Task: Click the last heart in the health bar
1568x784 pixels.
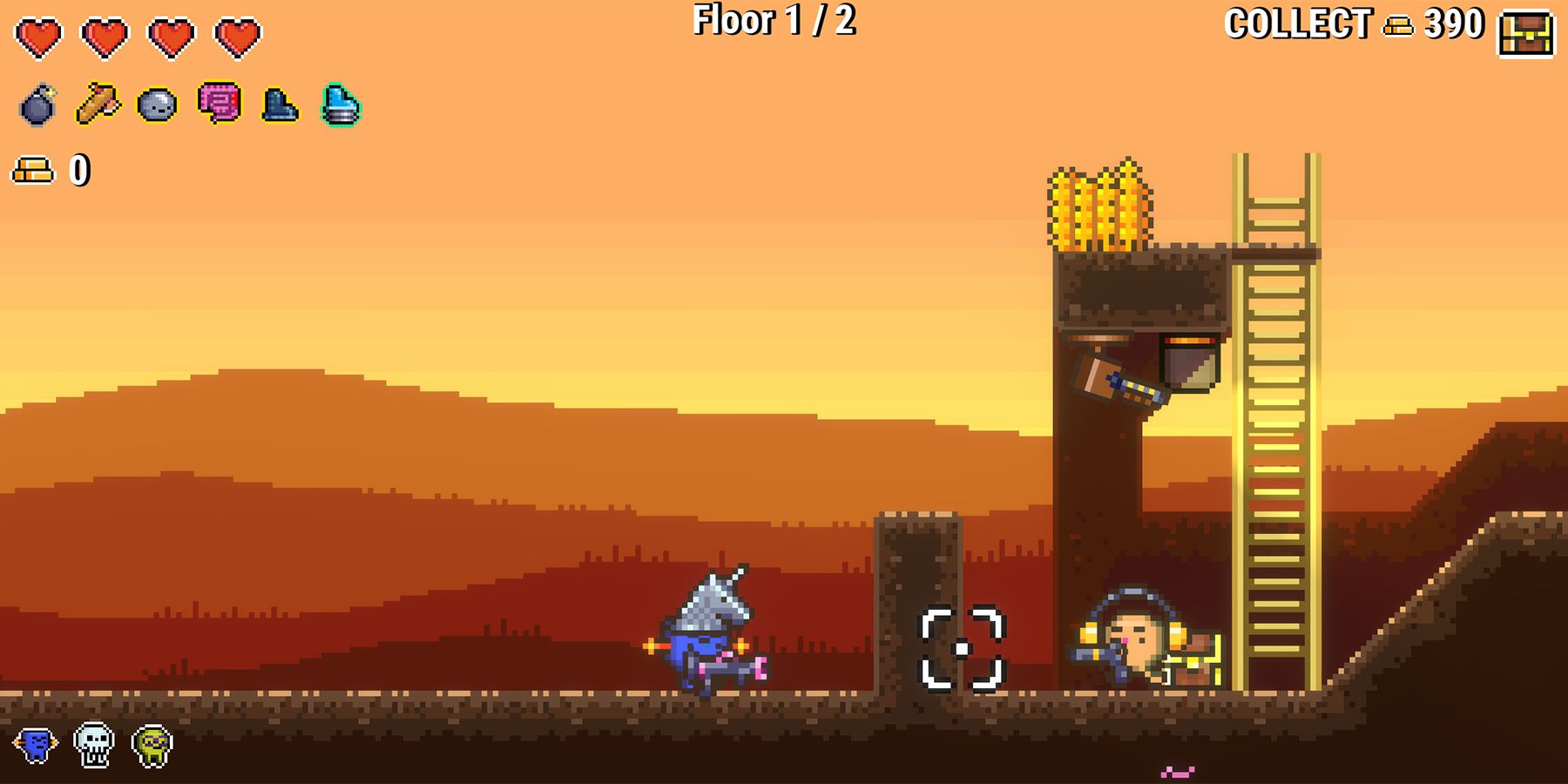Action: (237, 37)
